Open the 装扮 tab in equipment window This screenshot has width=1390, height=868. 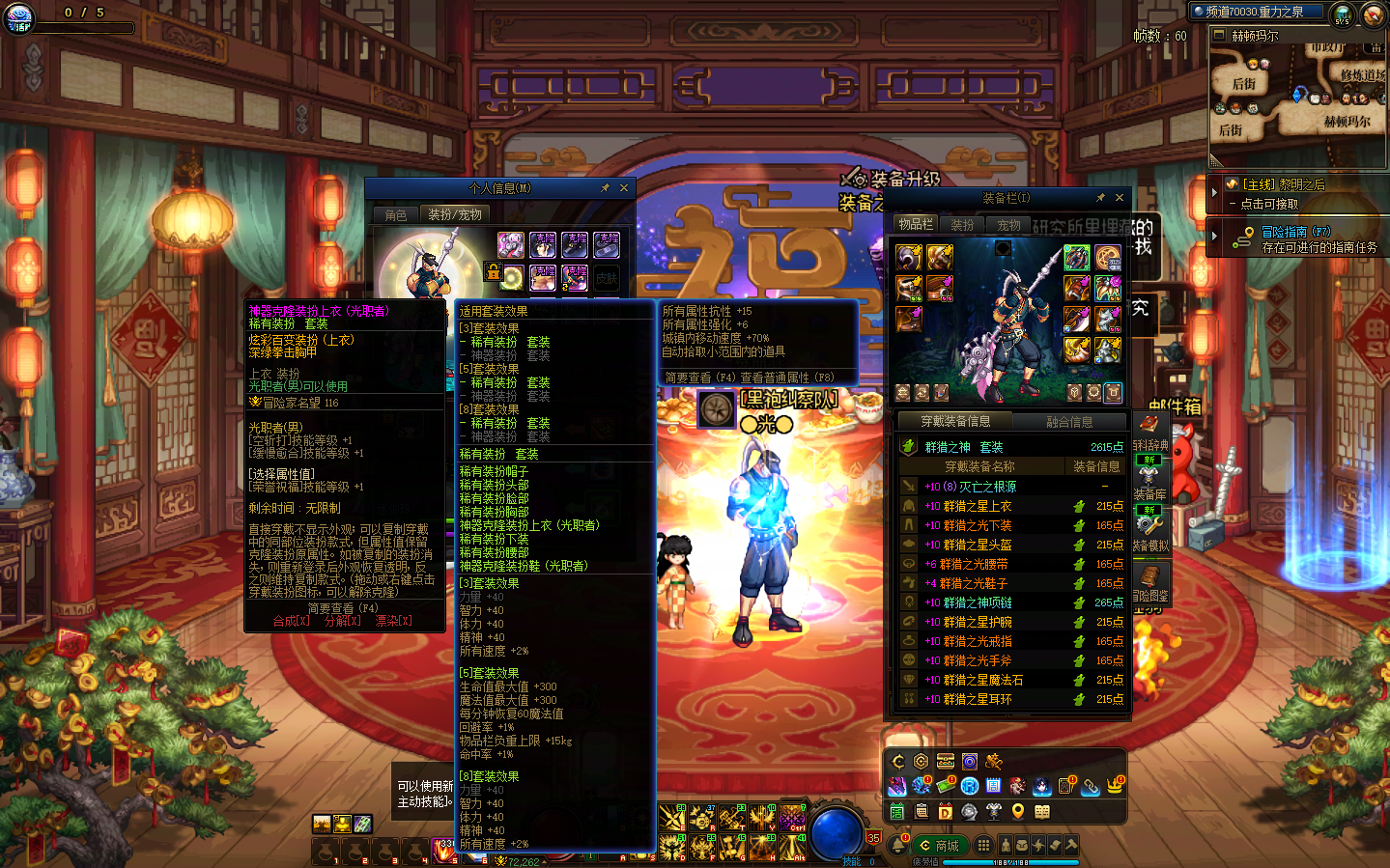coord(962,225)
